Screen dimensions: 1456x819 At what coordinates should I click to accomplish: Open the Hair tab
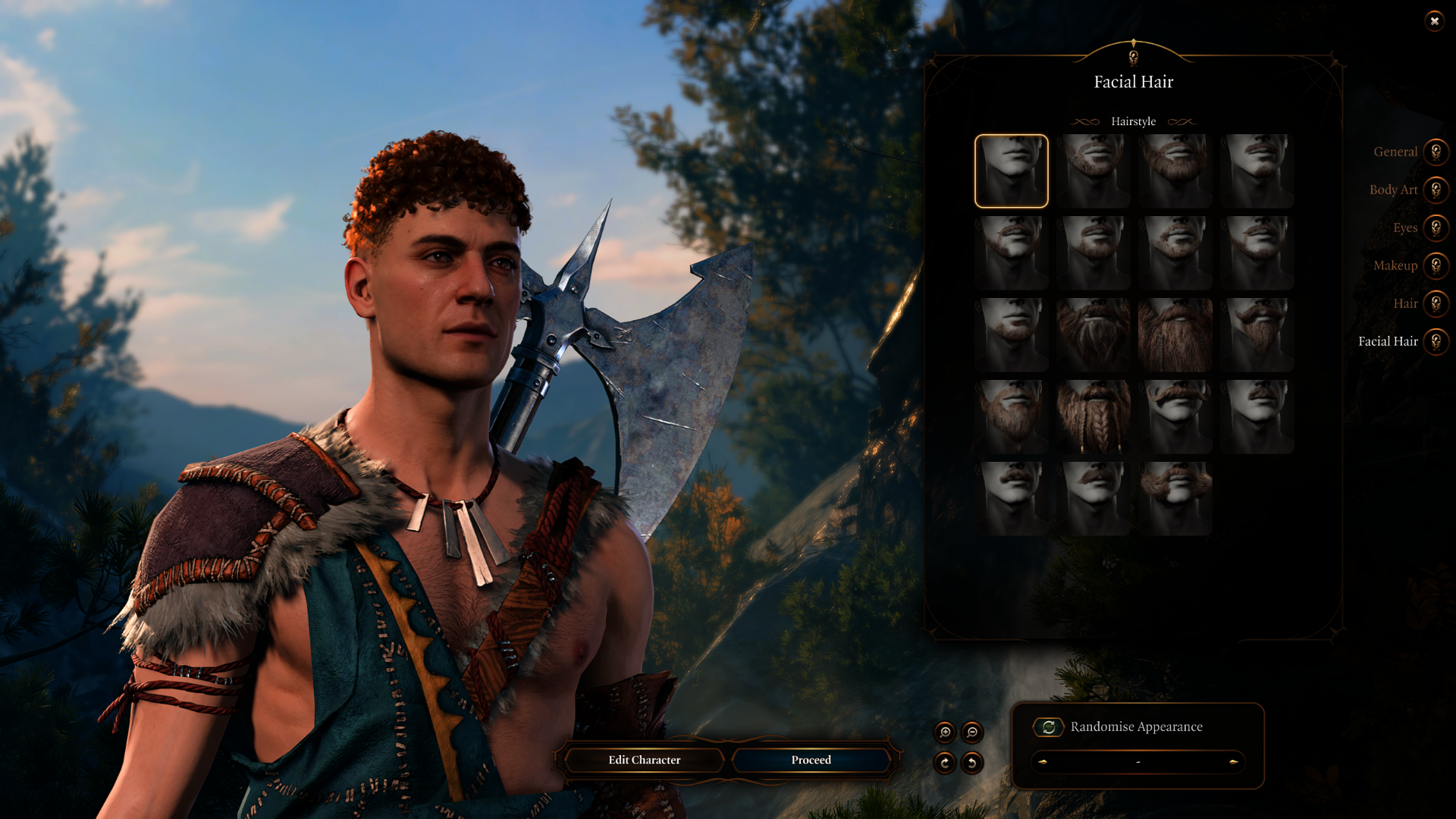pyautogui.click(x=1436, y=303)
